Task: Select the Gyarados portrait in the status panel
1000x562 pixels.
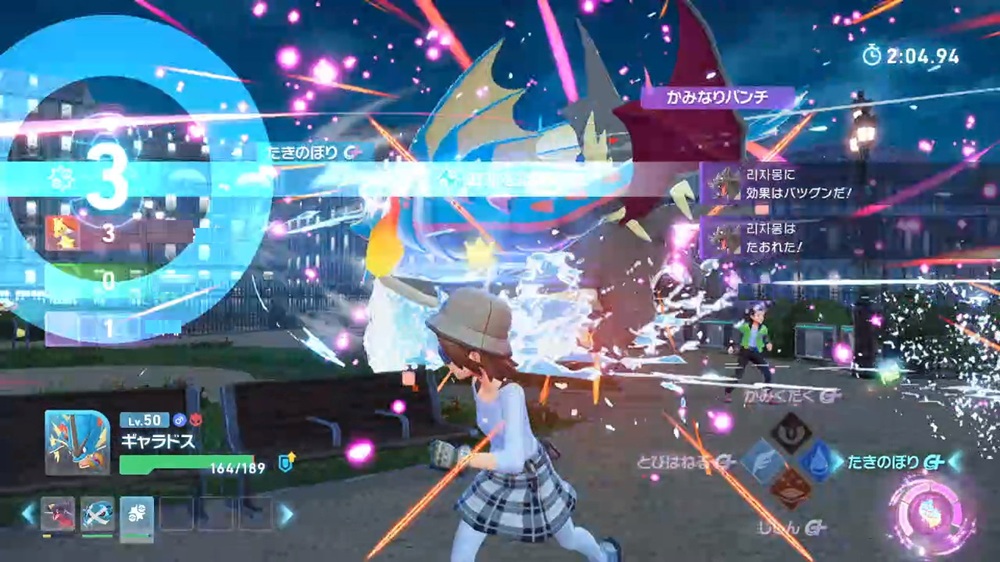Action: point(77,442)
